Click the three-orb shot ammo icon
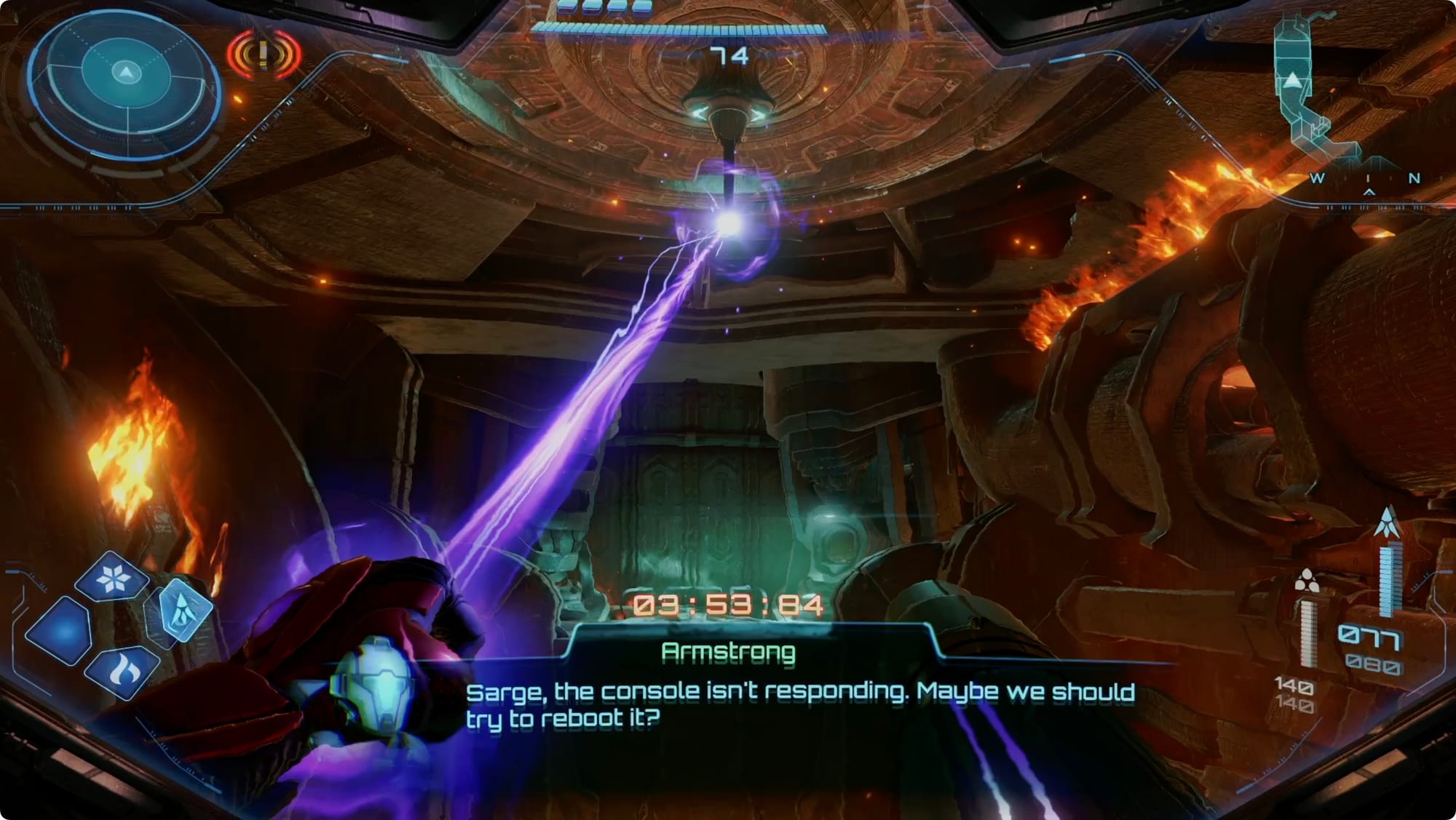 coord(1307,580)
